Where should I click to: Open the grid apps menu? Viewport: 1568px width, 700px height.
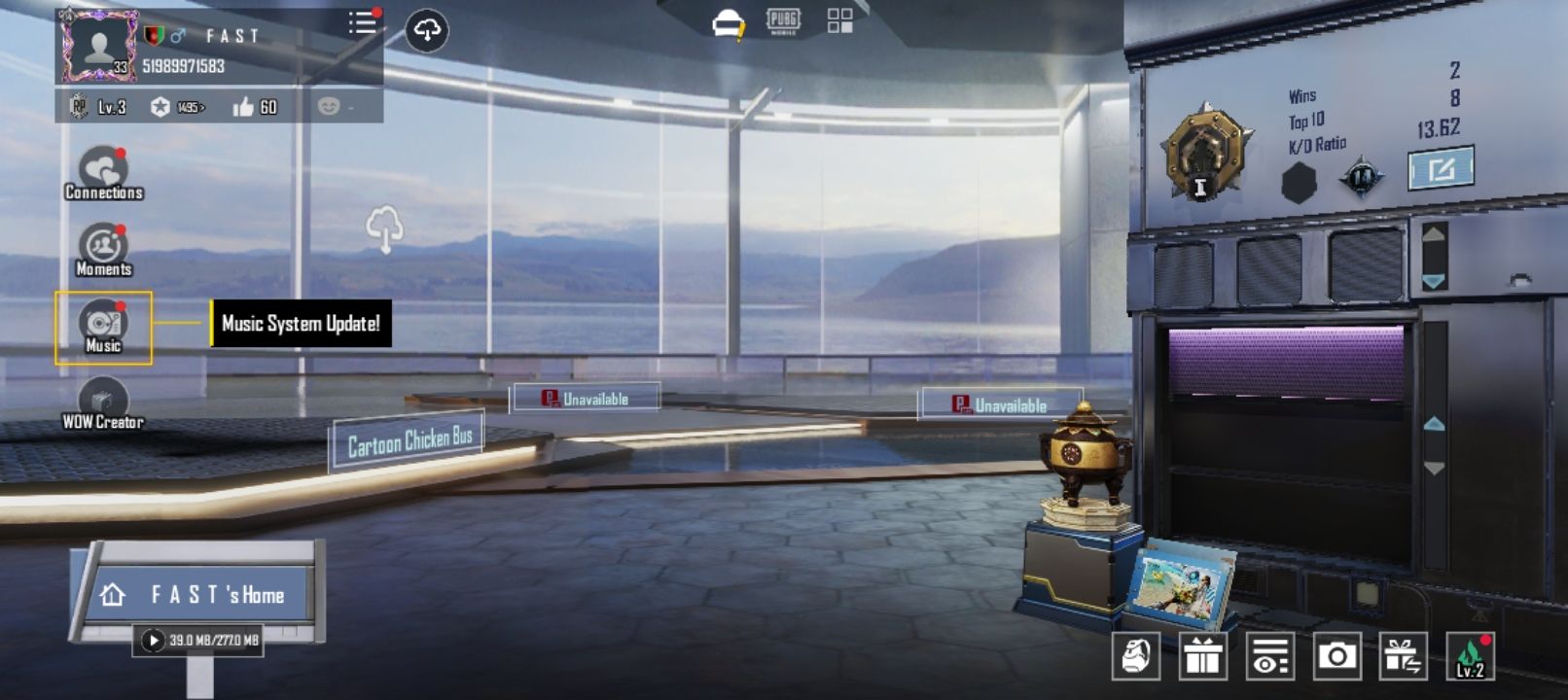(838, 19)
